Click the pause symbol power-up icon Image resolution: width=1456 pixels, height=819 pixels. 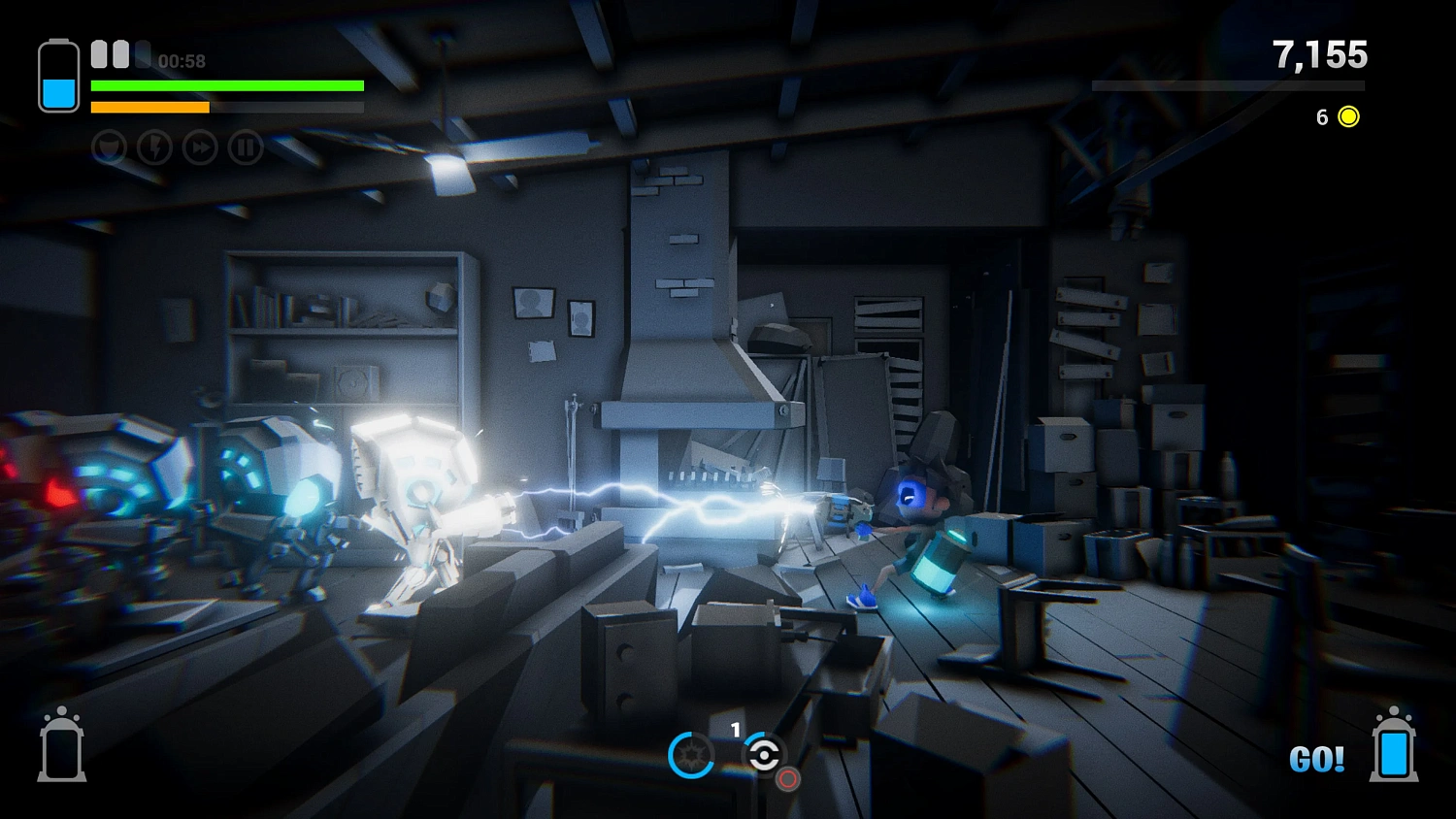[x=246, y=147]
